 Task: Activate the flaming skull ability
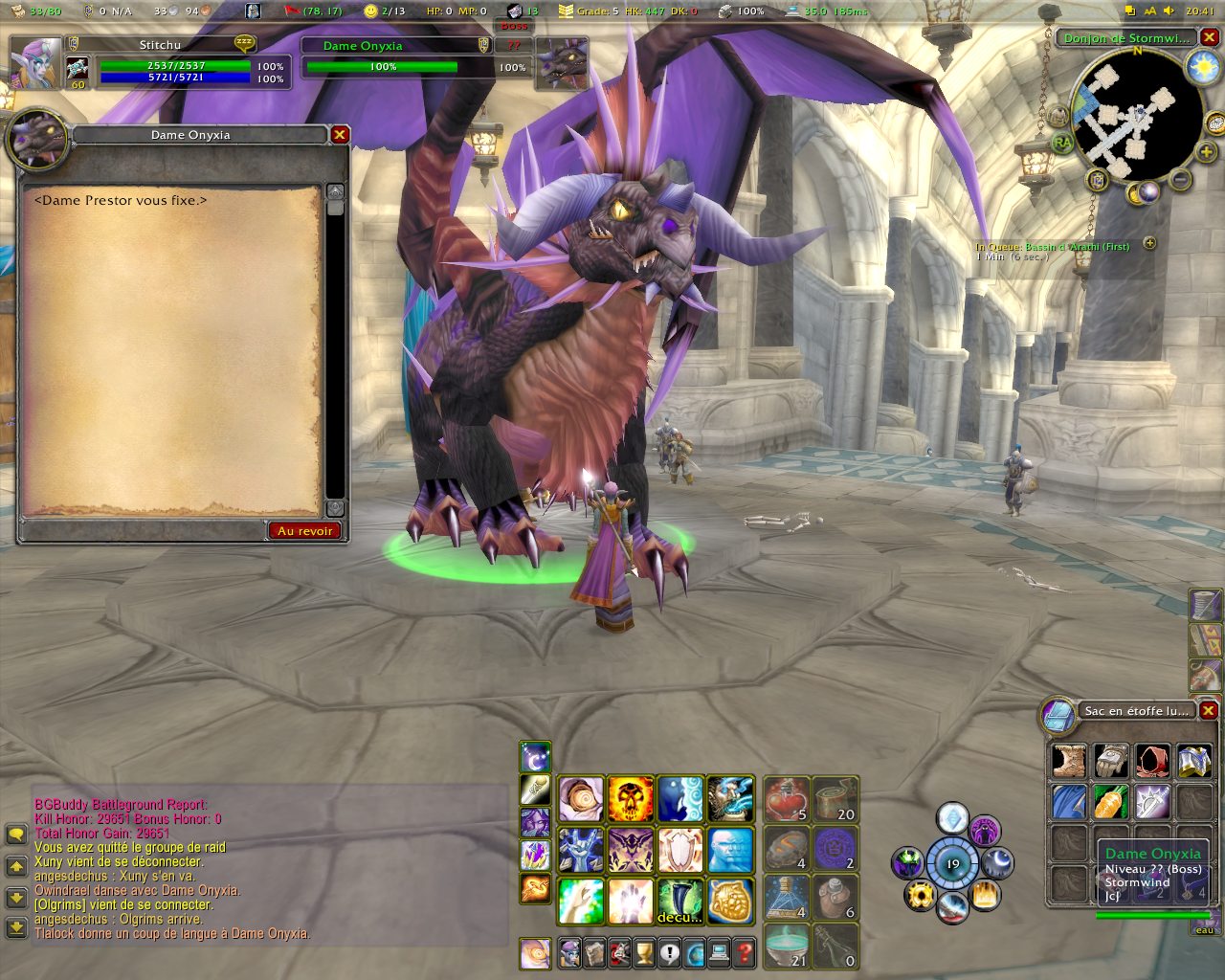(x=631, y=799)
